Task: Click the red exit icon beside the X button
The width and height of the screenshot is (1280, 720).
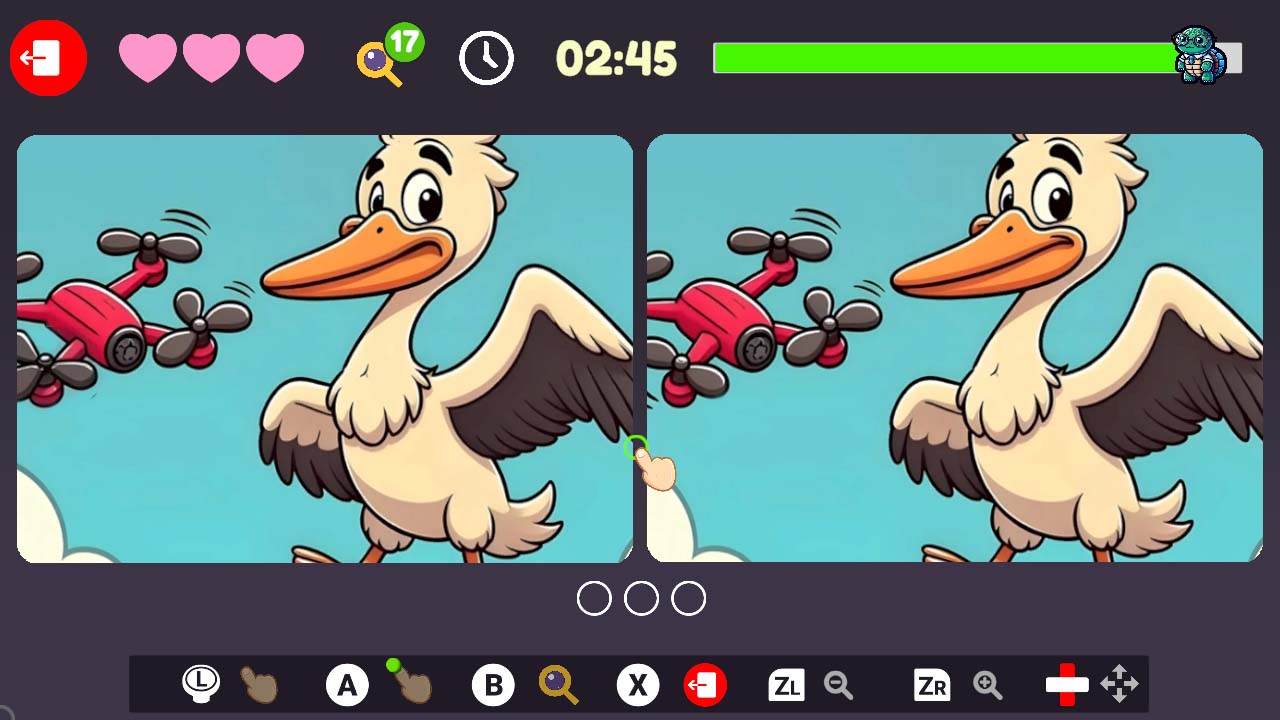Action: pos(705,685)
